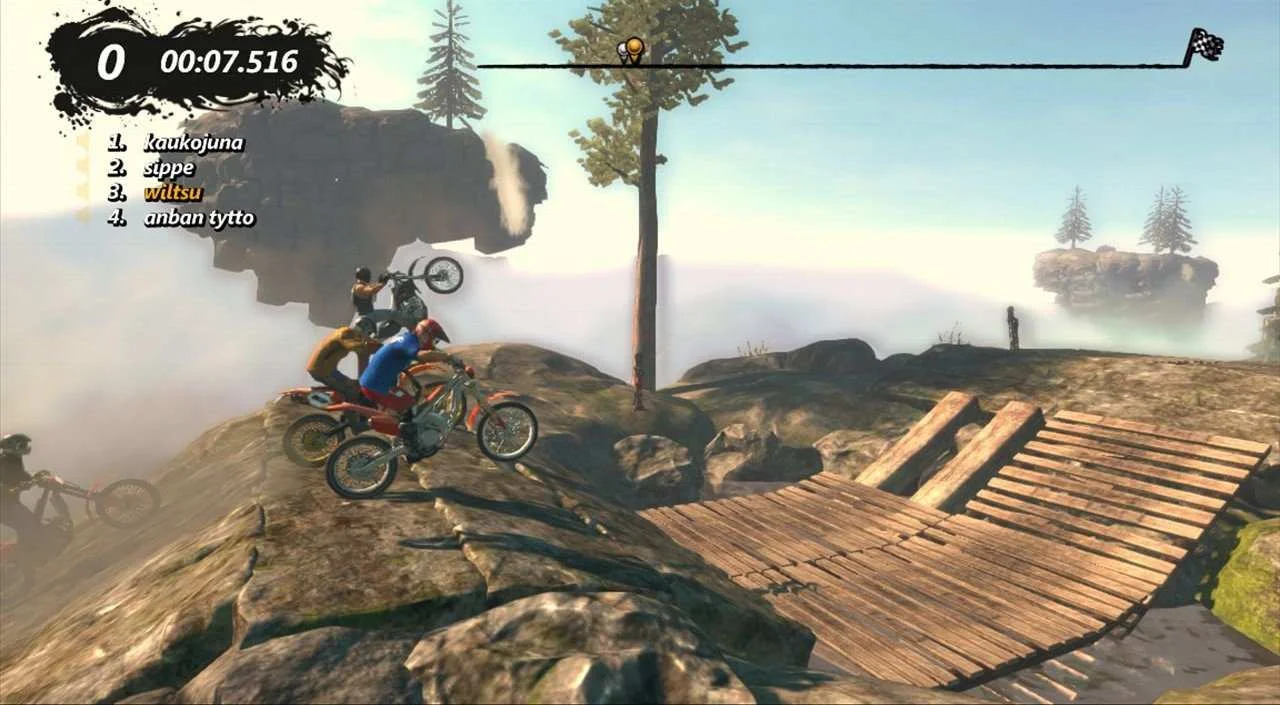Click the checkered finish flag icon
This screenshot has width=1280, height=705.
click(1204, 45)
